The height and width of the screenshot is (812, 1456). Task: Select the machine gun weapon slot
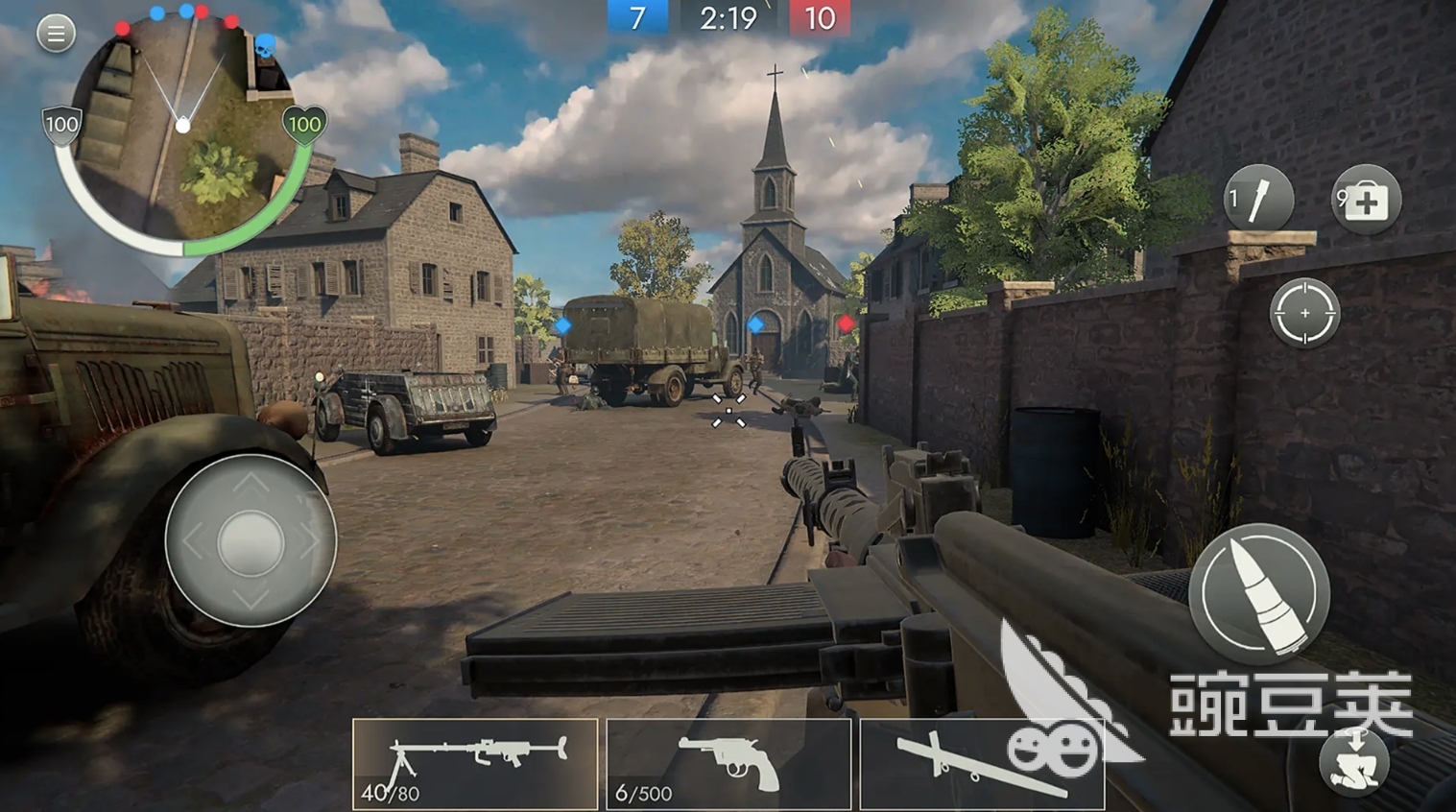click(475, 764)
